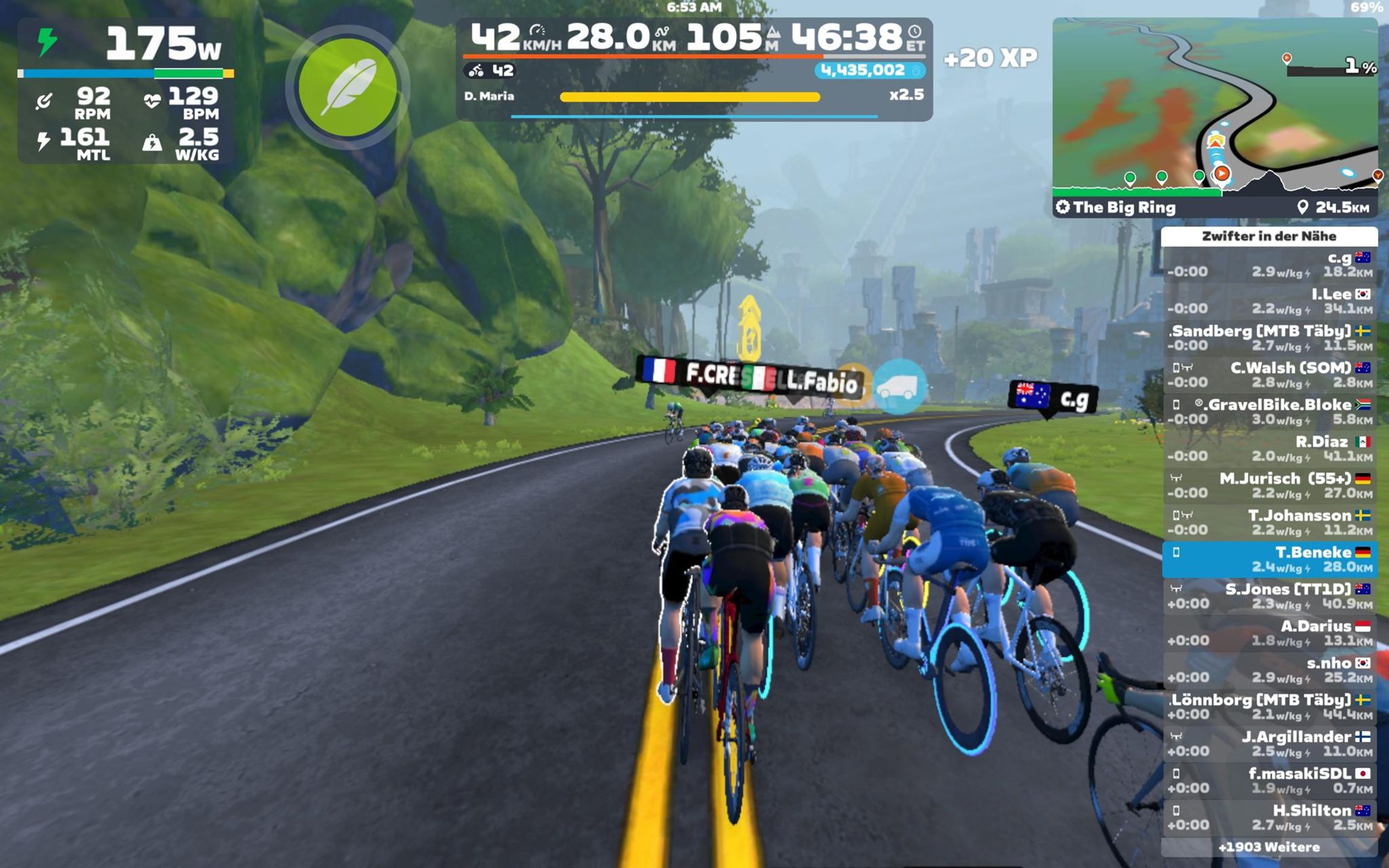Select s.nho rider row
1389x868 pixels.
[x=1269, y=670]
